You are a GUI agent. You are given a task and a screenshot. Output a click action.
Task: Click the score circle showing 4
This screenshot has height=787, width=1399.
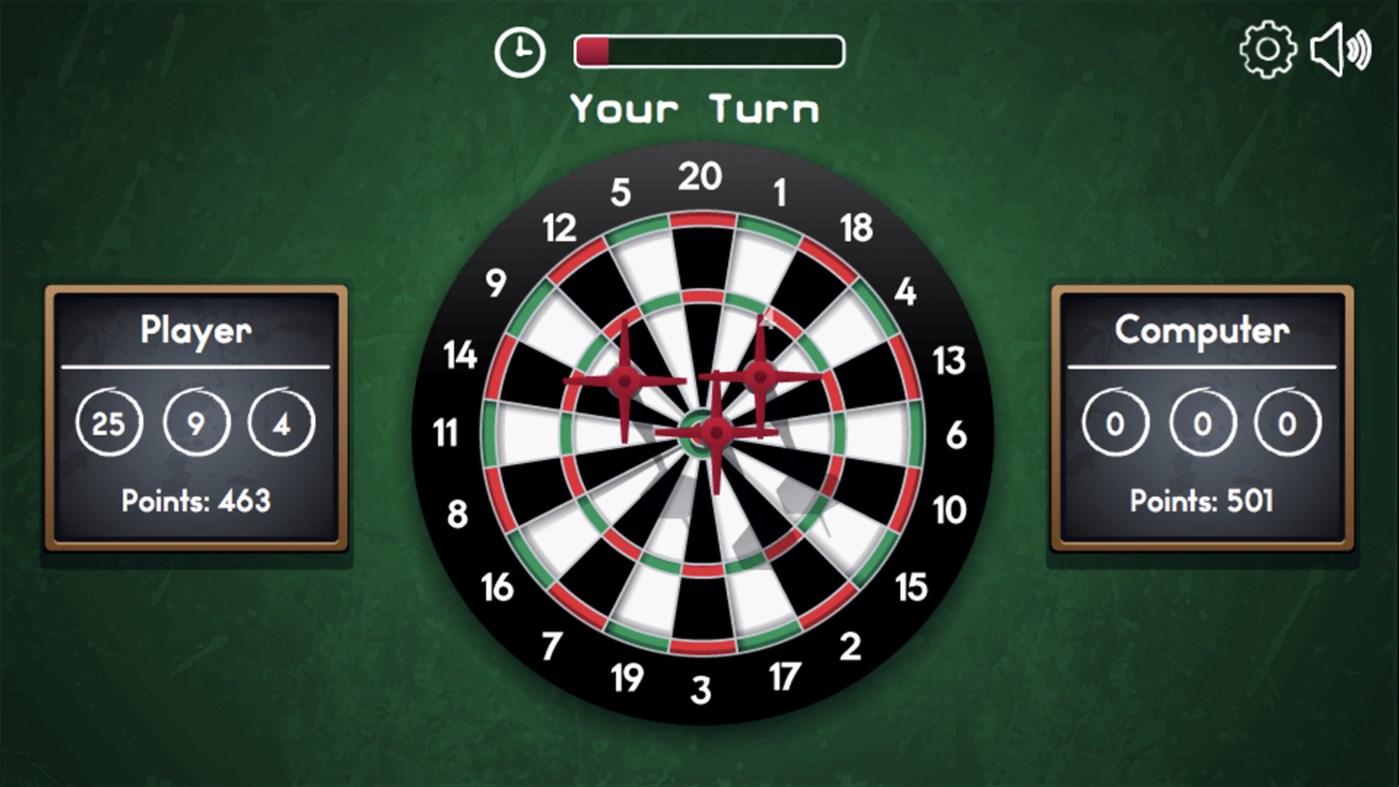click(282, 422)
